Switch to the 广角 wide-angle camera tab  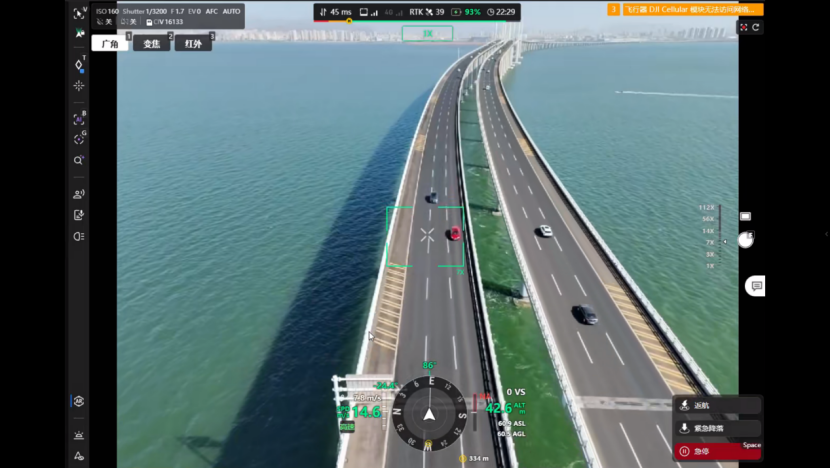[x=109, y=44]
